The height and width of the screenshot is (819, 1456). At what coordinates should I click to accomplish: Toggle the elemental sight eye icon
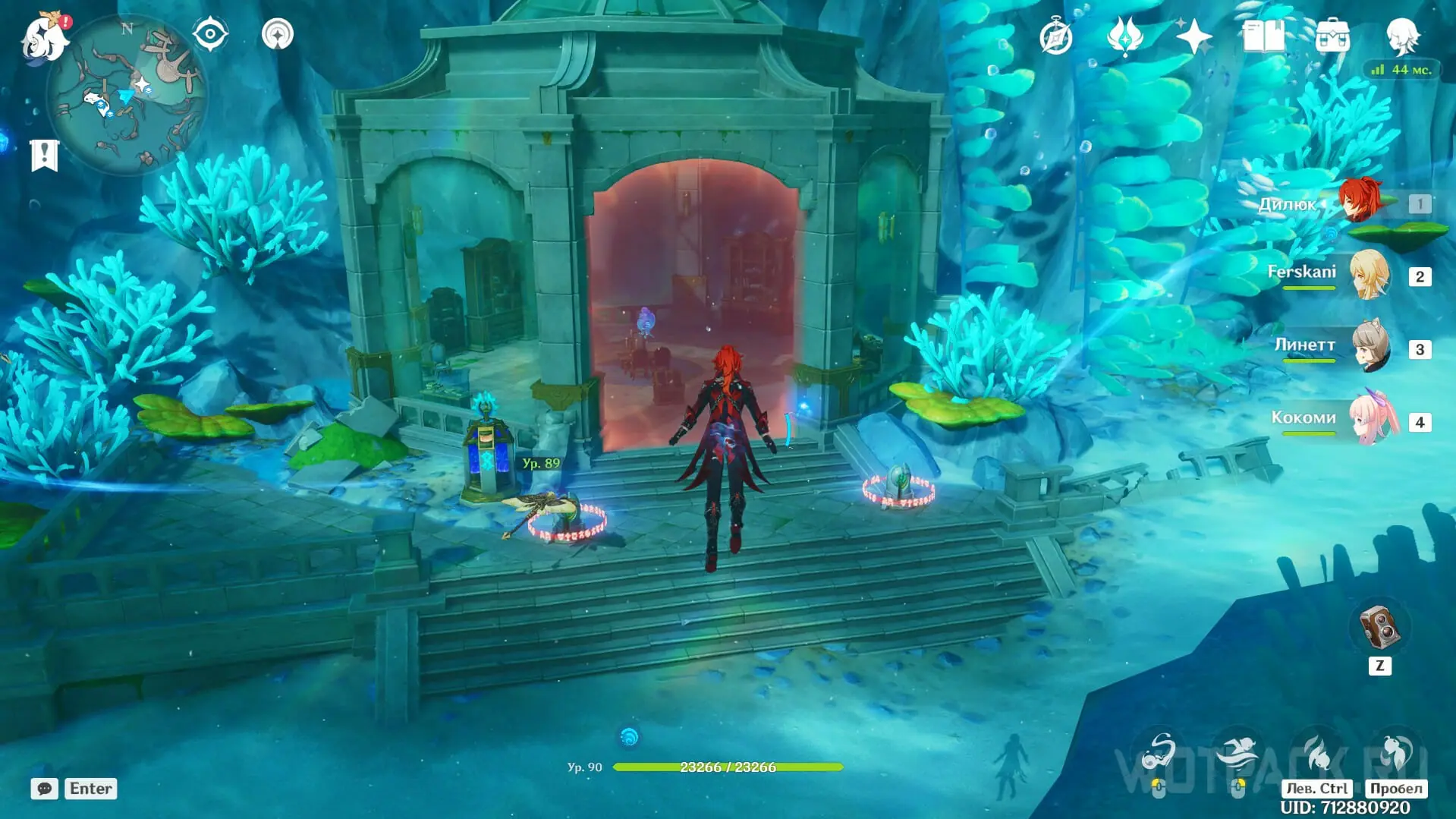tap(210, 34)
